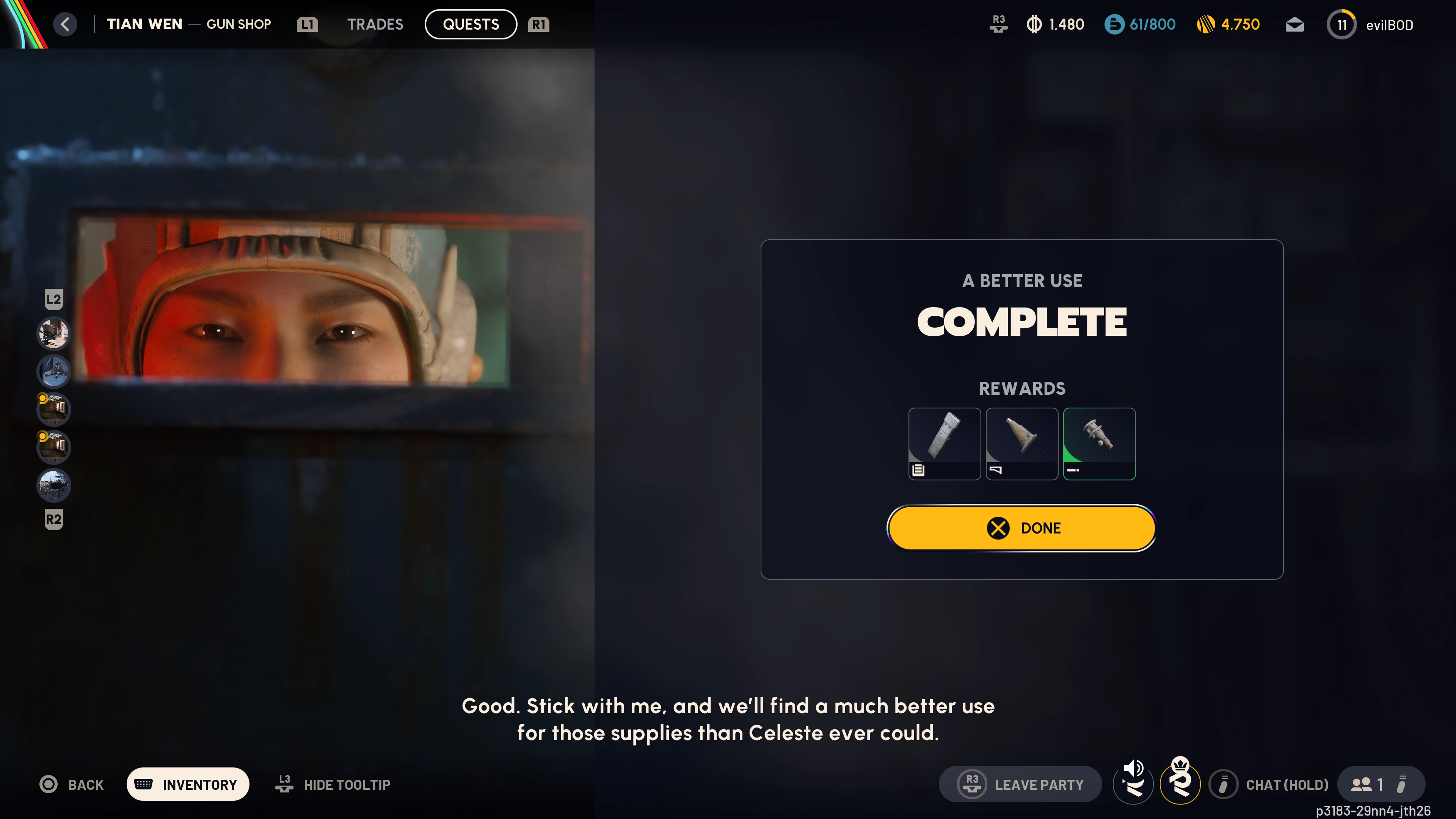Expand the R3 stats dropdown arrow
This screenshot has height=819, width=1456.
(998, 24)
